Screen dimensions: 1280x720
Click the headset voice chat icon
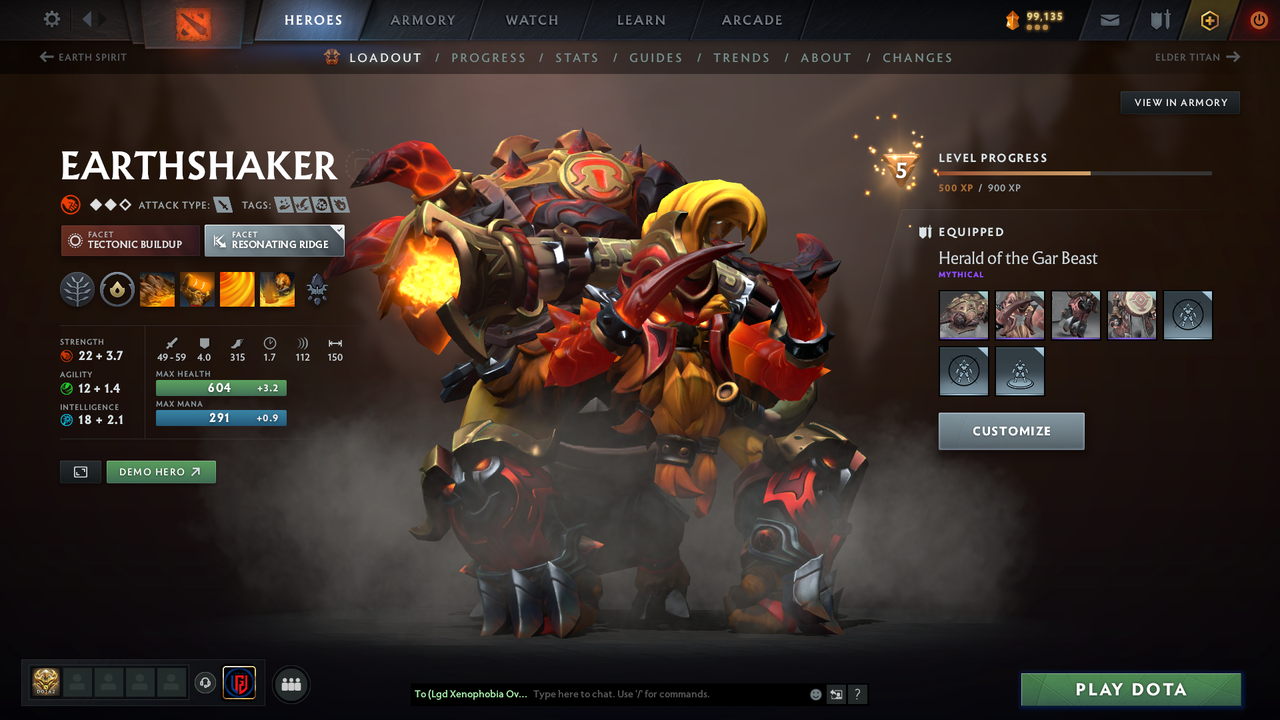tap(206, 683)
